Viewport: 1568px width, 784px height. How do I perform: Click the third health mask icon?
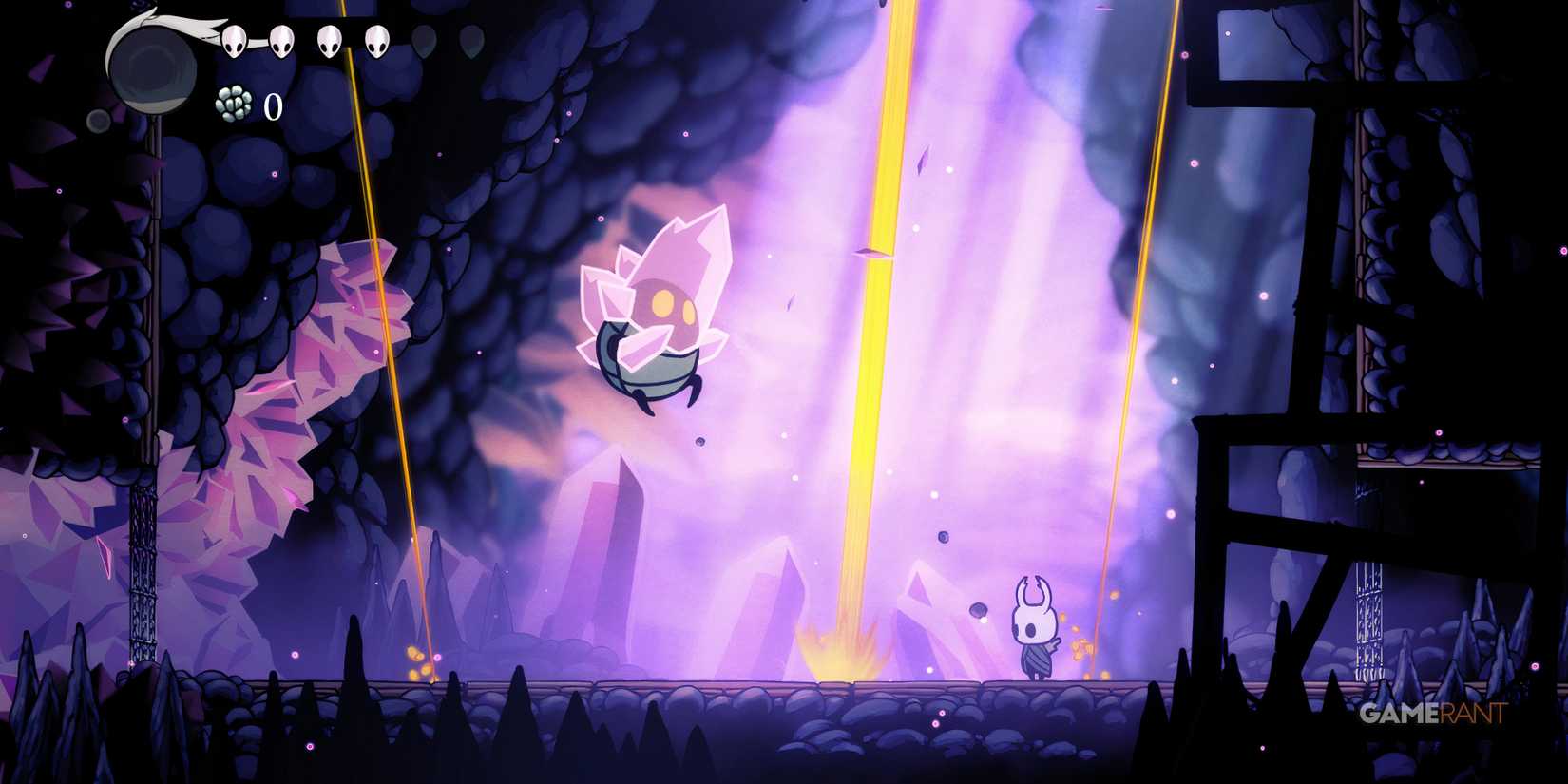pos(329,43)
